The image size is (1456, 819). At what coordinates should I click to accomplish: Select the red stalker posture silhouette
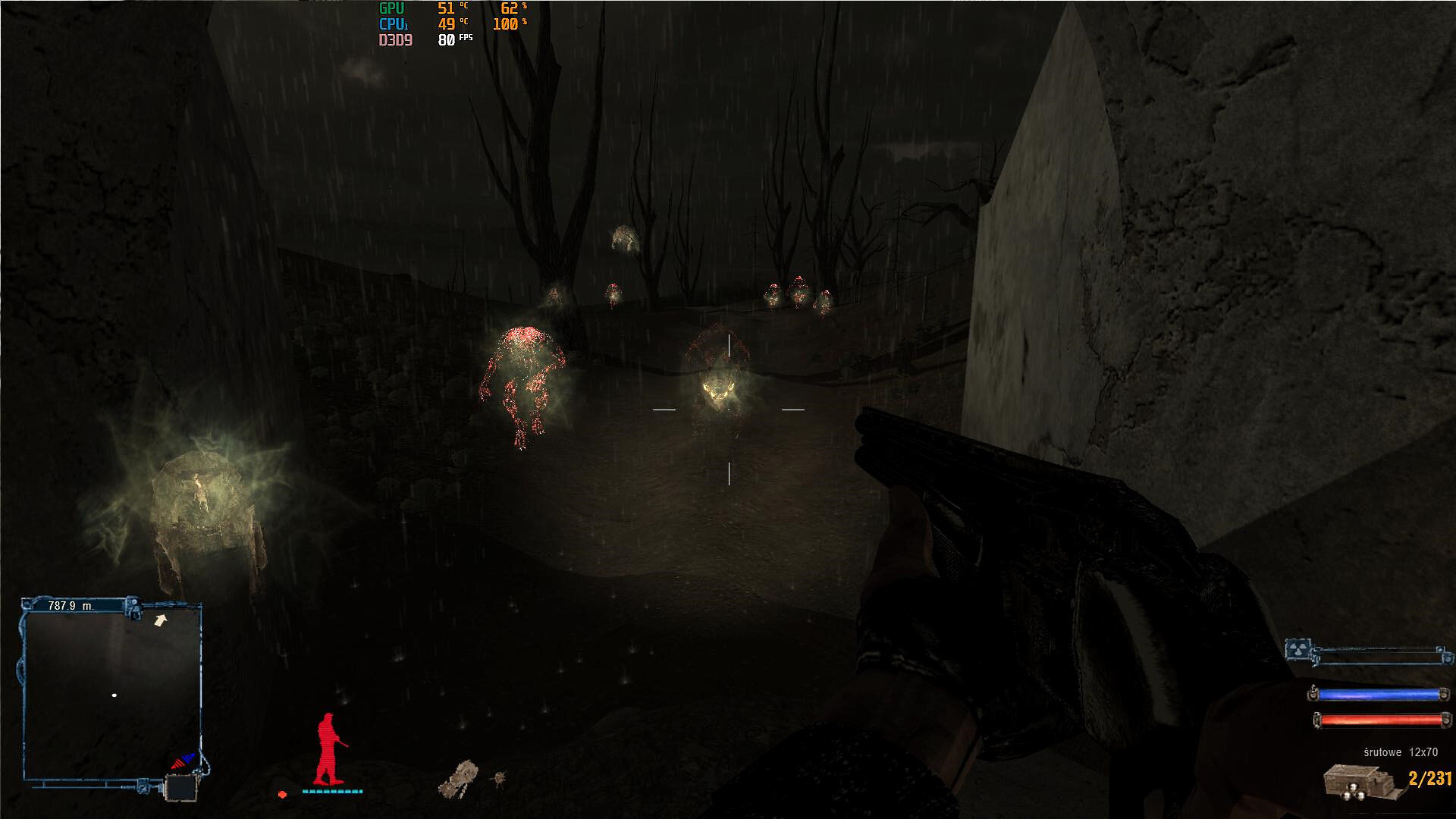(329, 749)
